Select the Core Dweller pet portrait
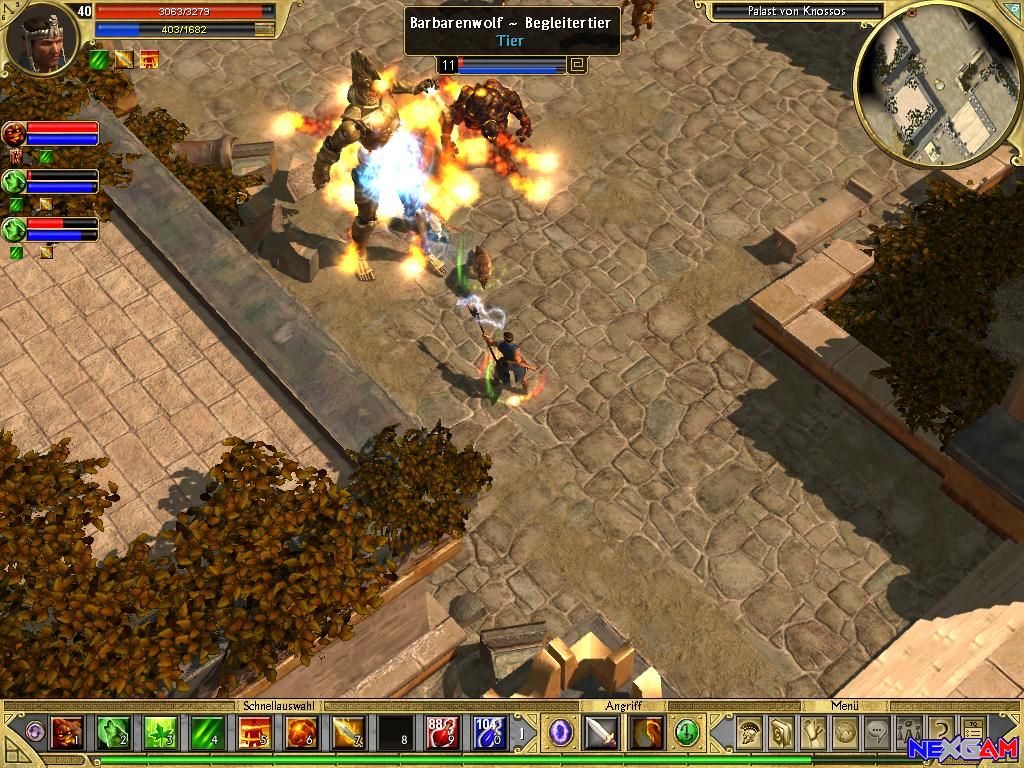 click(14, 134)
